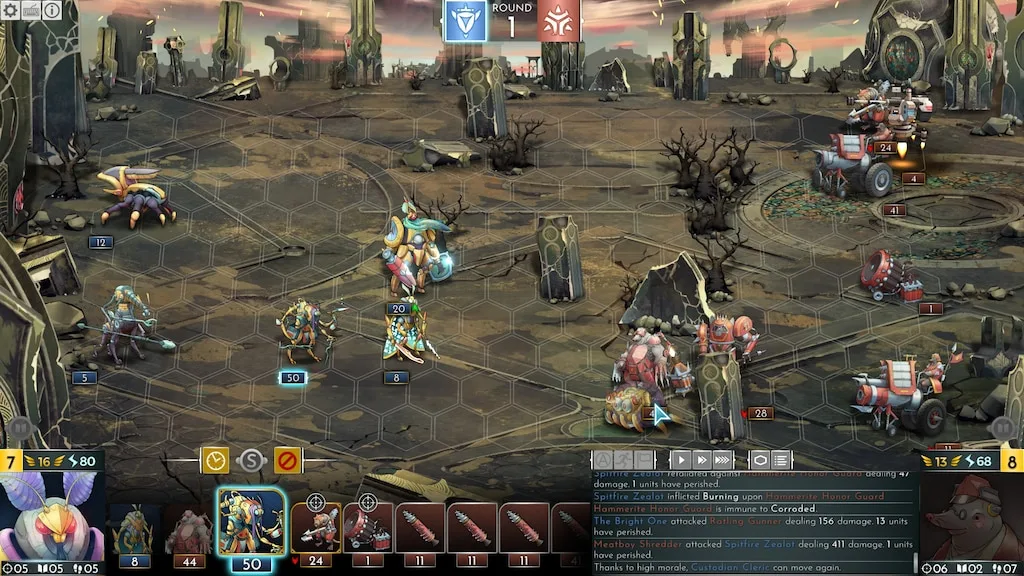Click the yellow clock wait button
Image resolution: width=1024 pixels, height=576 pixels.
click(215, 460)
